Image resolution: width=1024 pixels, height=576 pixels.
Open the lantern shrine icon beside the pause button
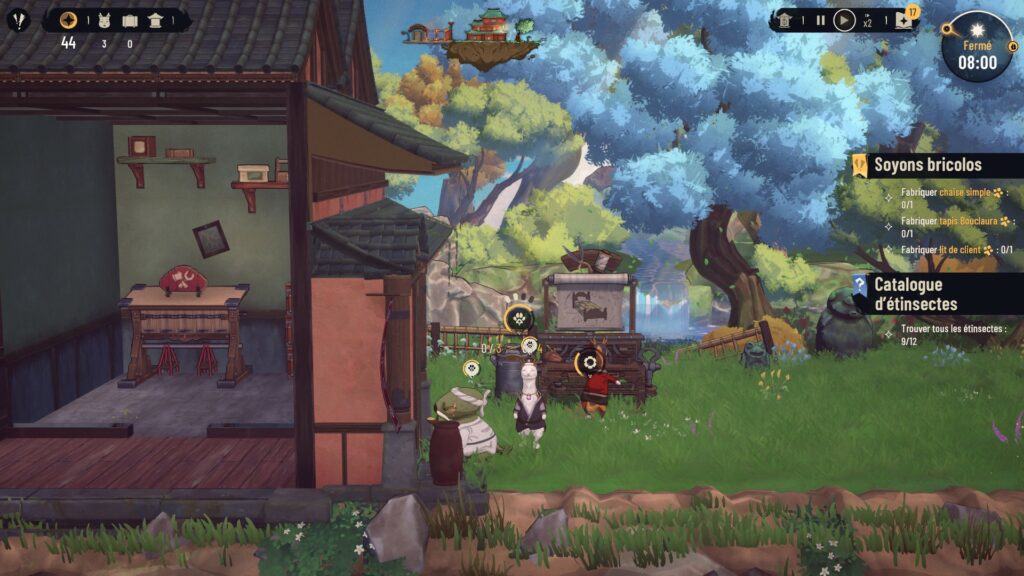786,20
